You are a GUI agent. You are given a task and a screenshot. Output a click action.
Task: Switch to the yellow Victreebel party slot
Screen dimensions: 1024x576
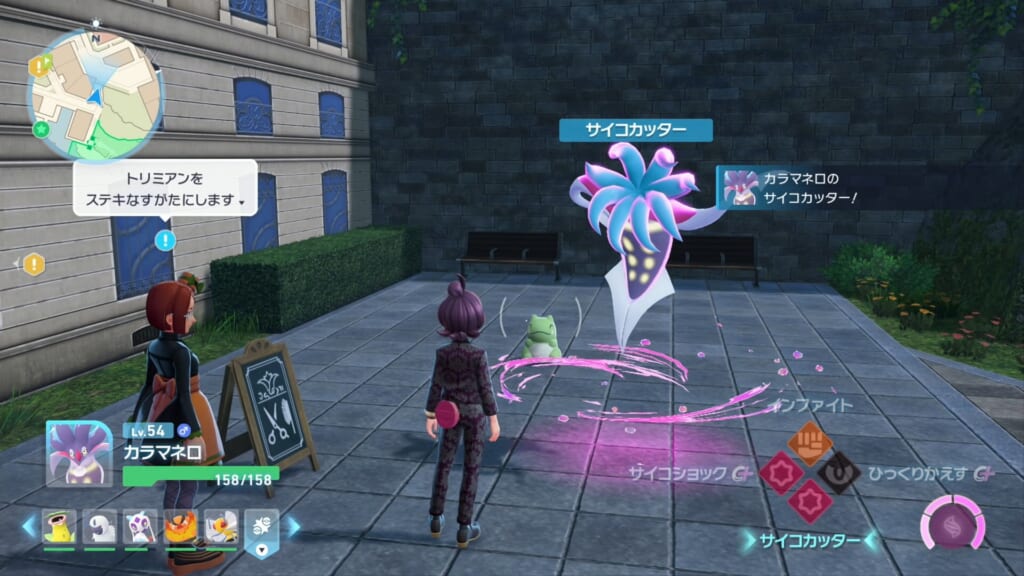[x=58, y=528]
